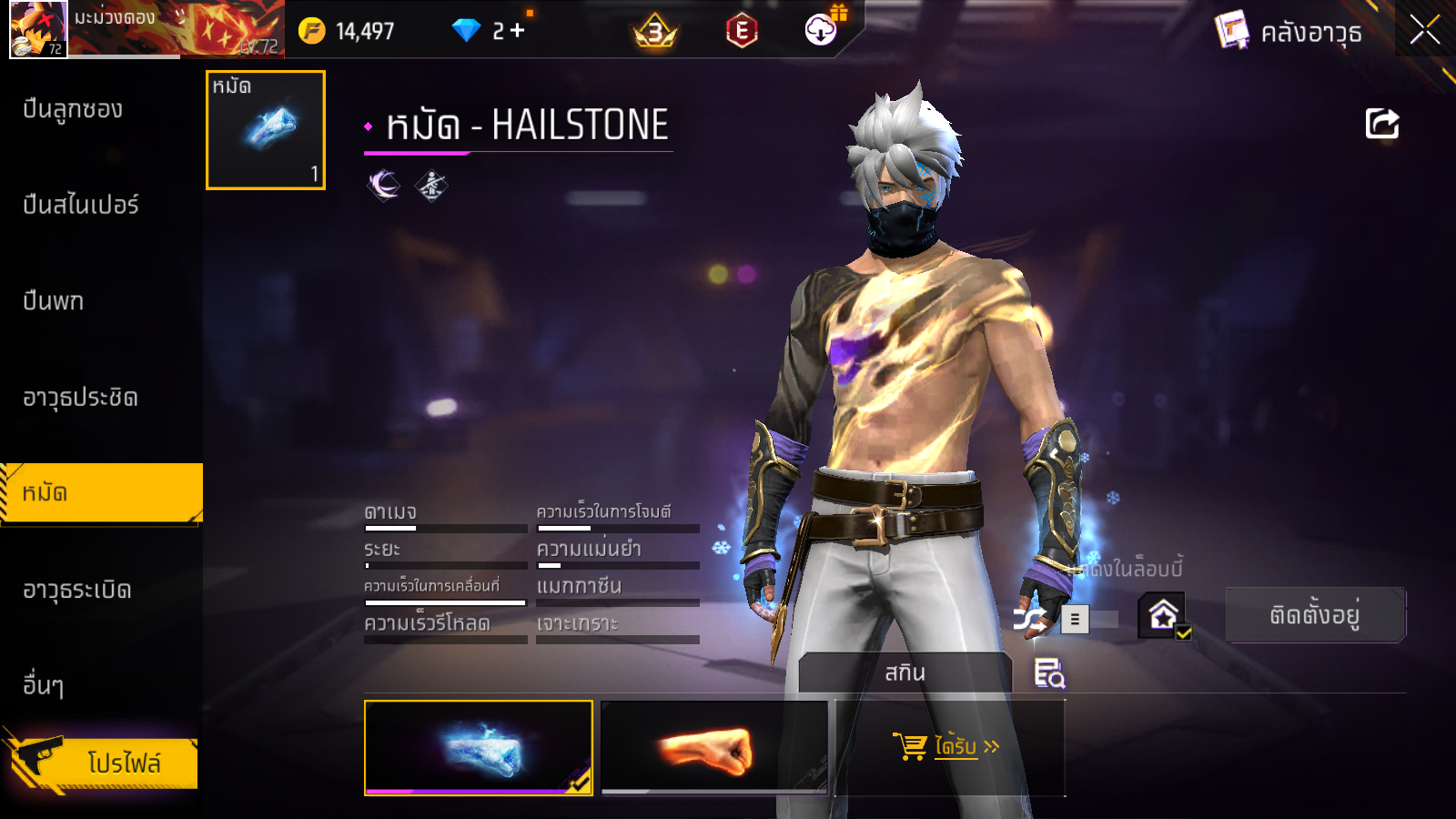Add diamonds with the plus button

[x=518, y=31]
